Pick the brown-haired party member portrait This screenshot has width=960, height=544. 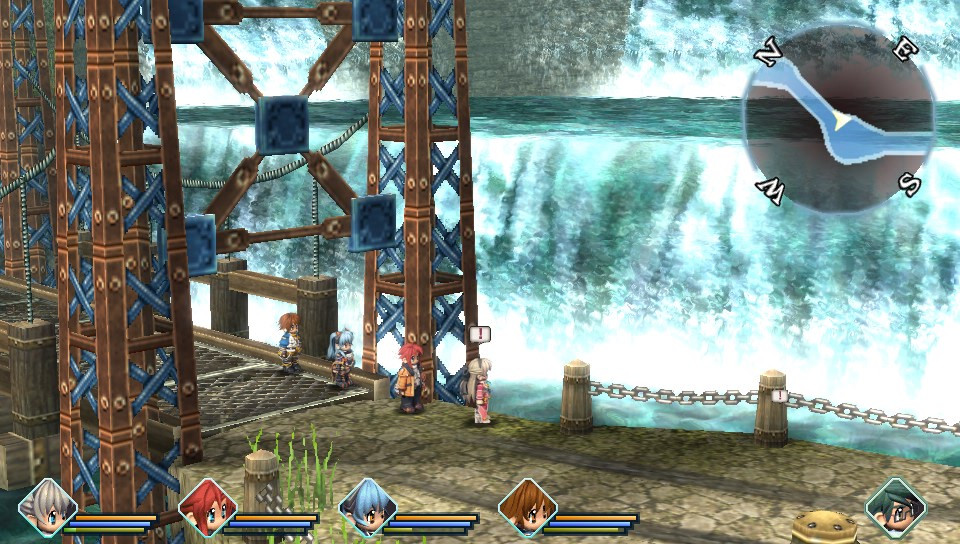pos(527,508)
